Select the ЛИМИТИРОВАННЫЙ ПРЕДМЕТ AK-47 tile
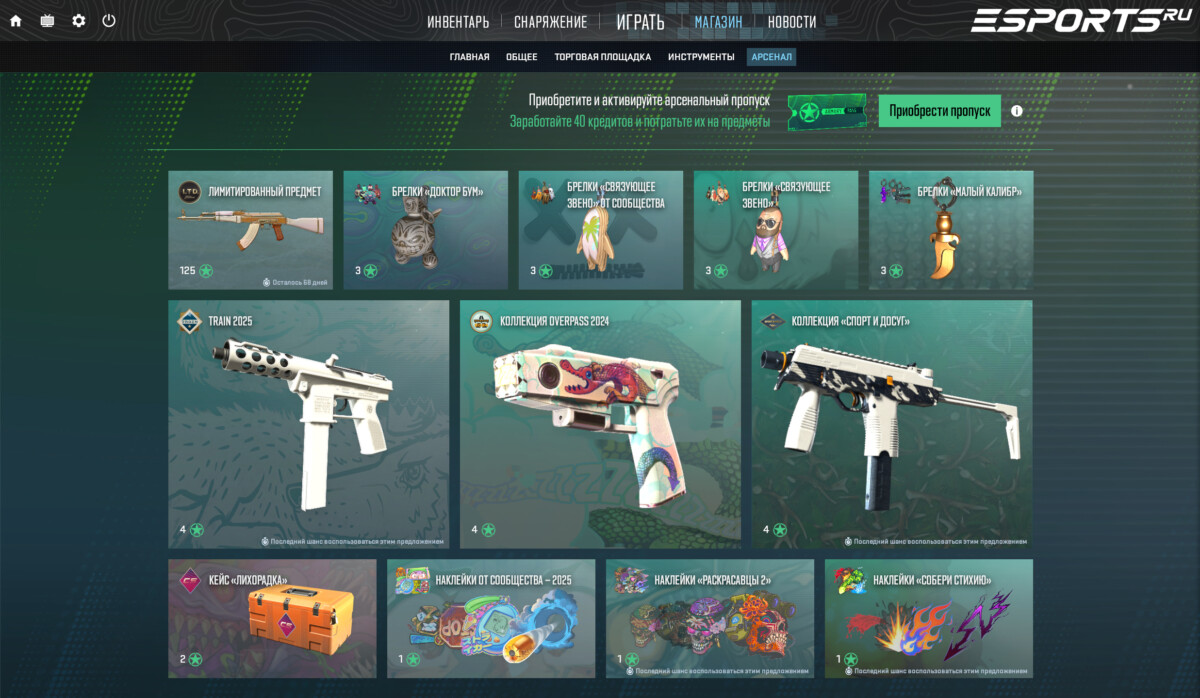 coord(250,230)
